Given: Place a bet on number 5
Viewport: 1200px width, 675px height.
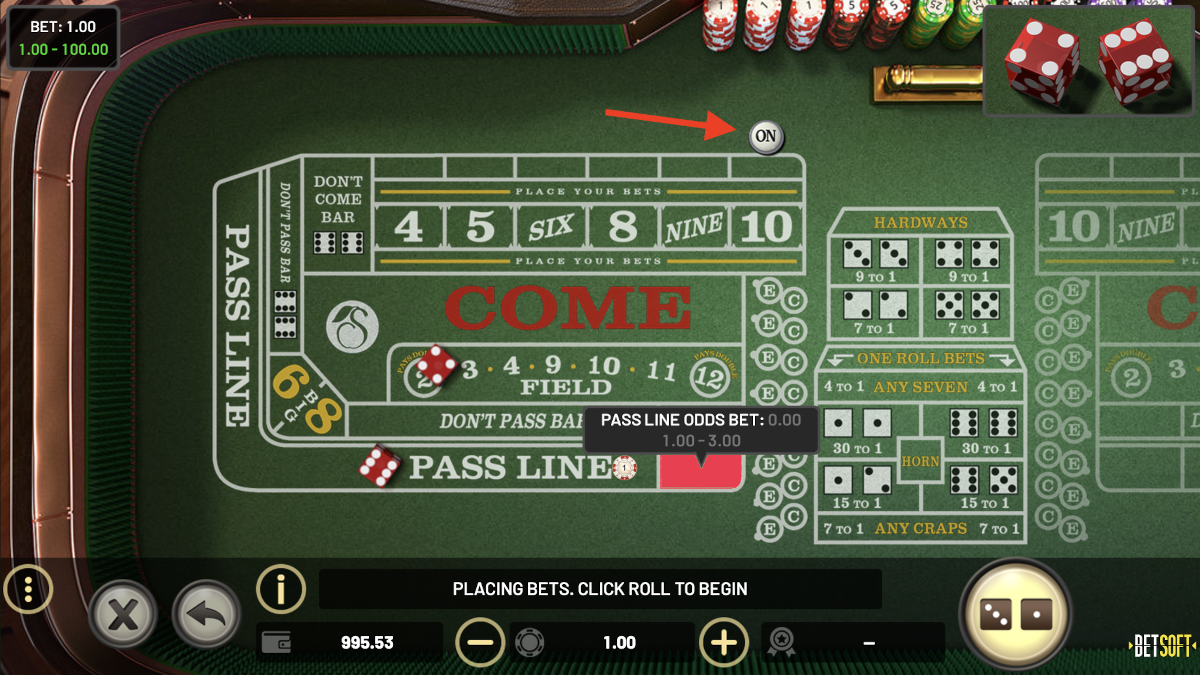Looking at the screenshot, I should tap(481, 227).
